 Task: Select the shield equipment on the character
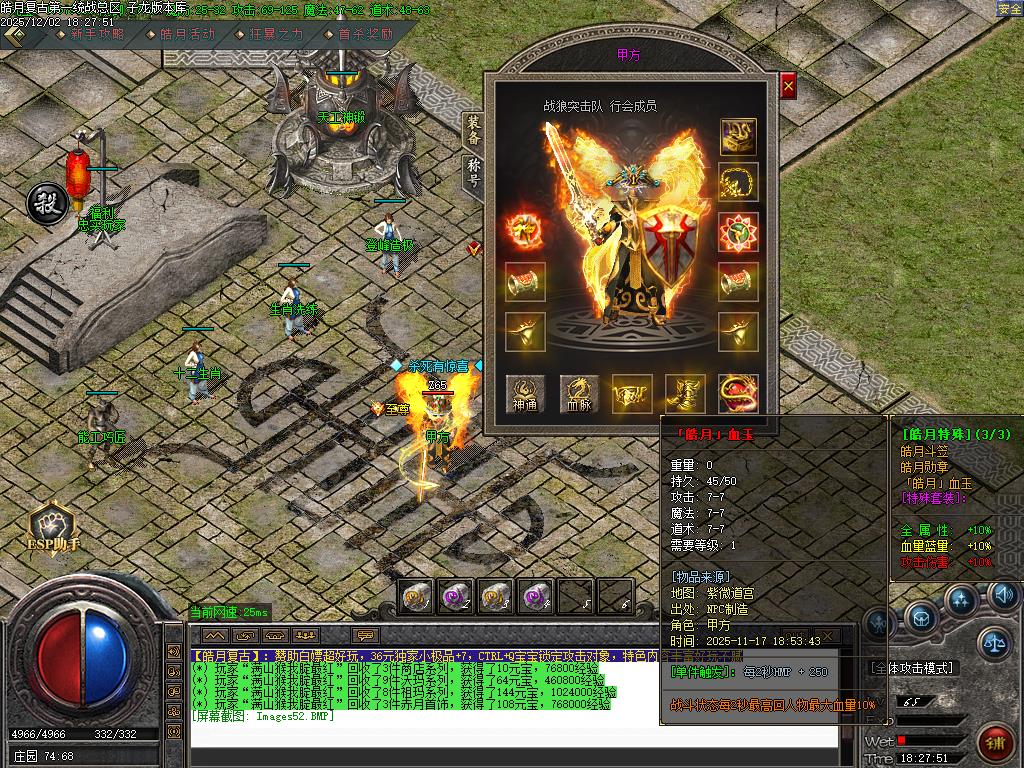(x=665, y=240)
